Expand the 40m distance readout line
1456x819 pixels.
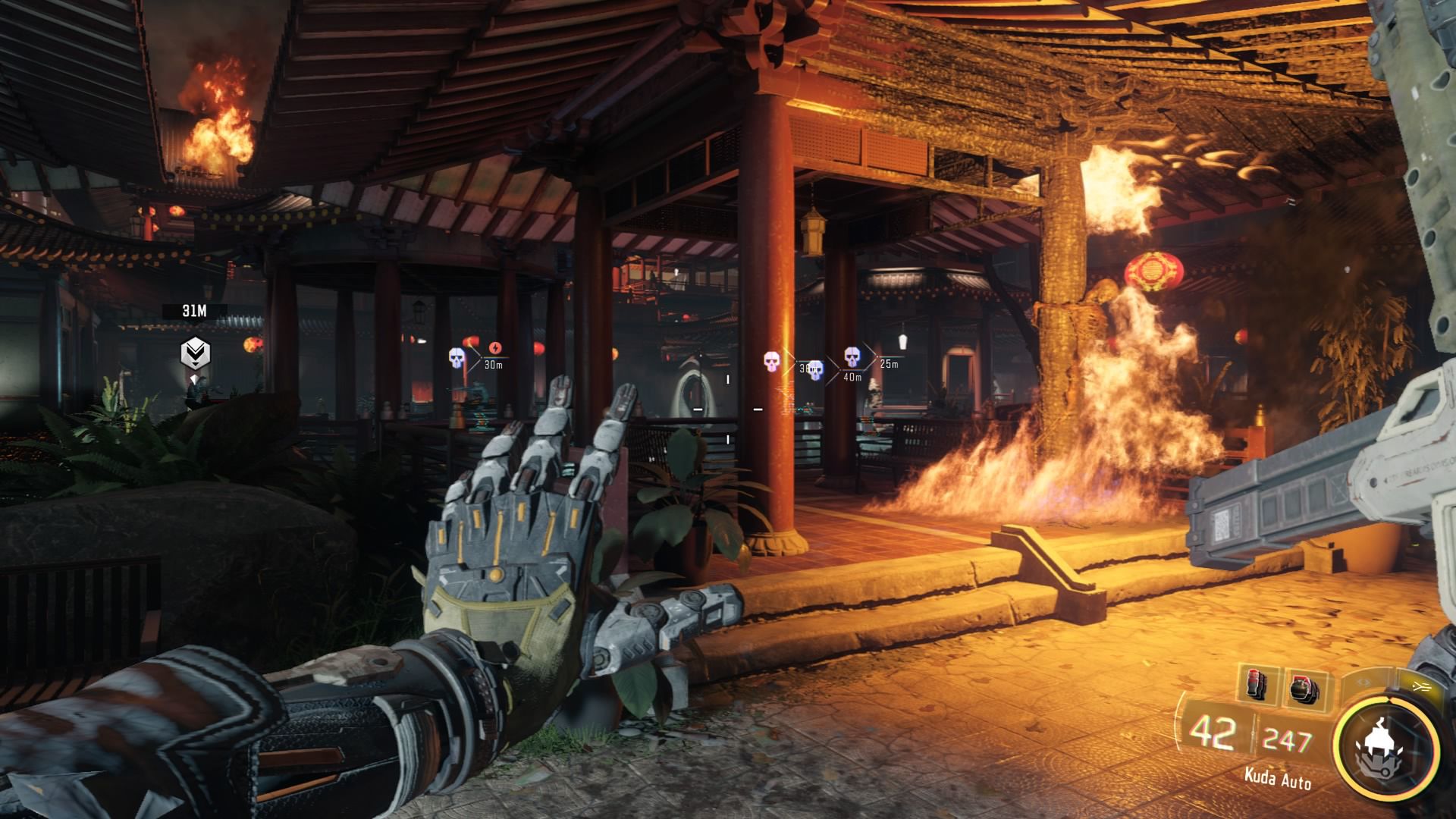coord(852,376)
